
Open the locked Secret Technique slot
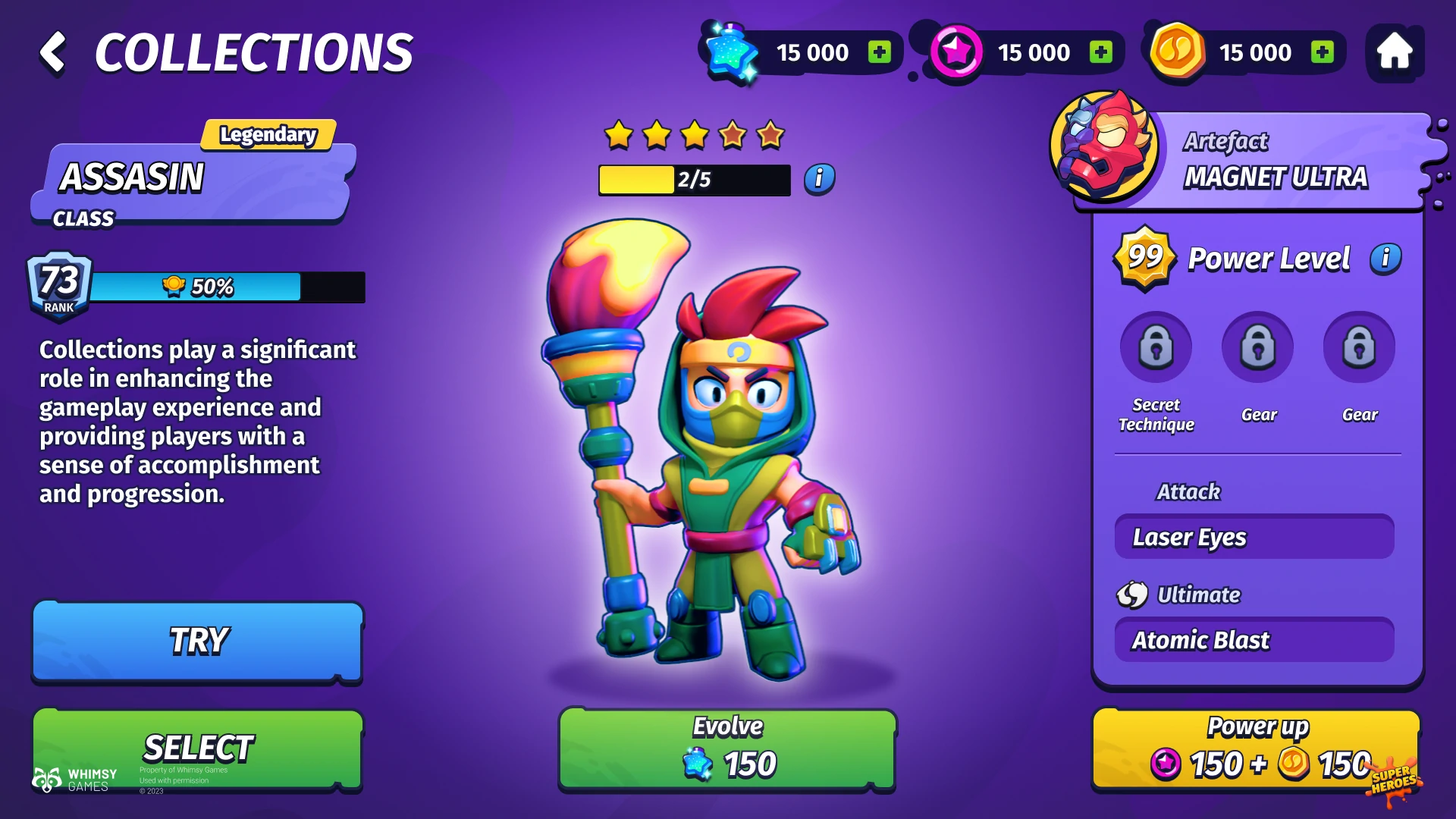pos(1156,348)
